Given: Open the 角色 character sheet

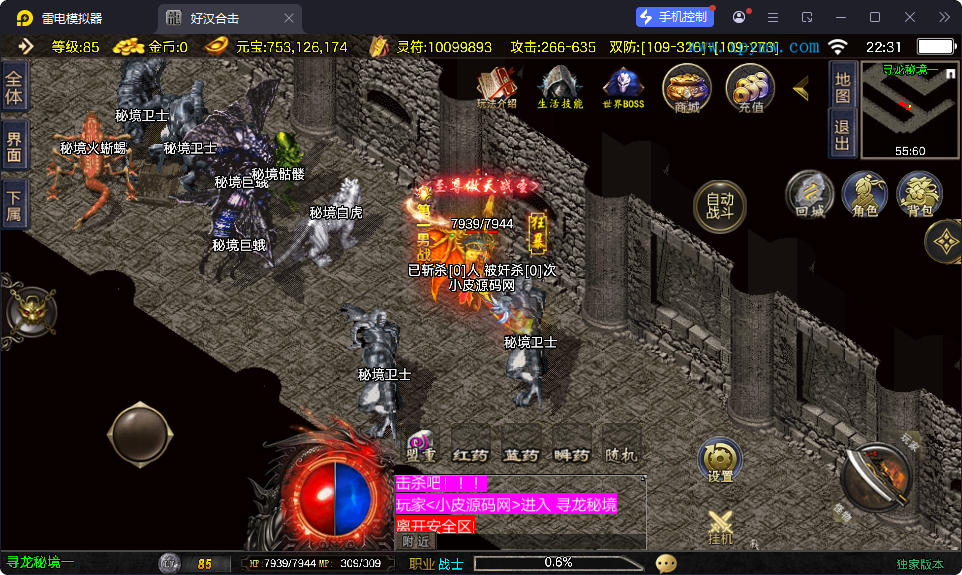Looking at the screenshot, I should click(864, 194).
